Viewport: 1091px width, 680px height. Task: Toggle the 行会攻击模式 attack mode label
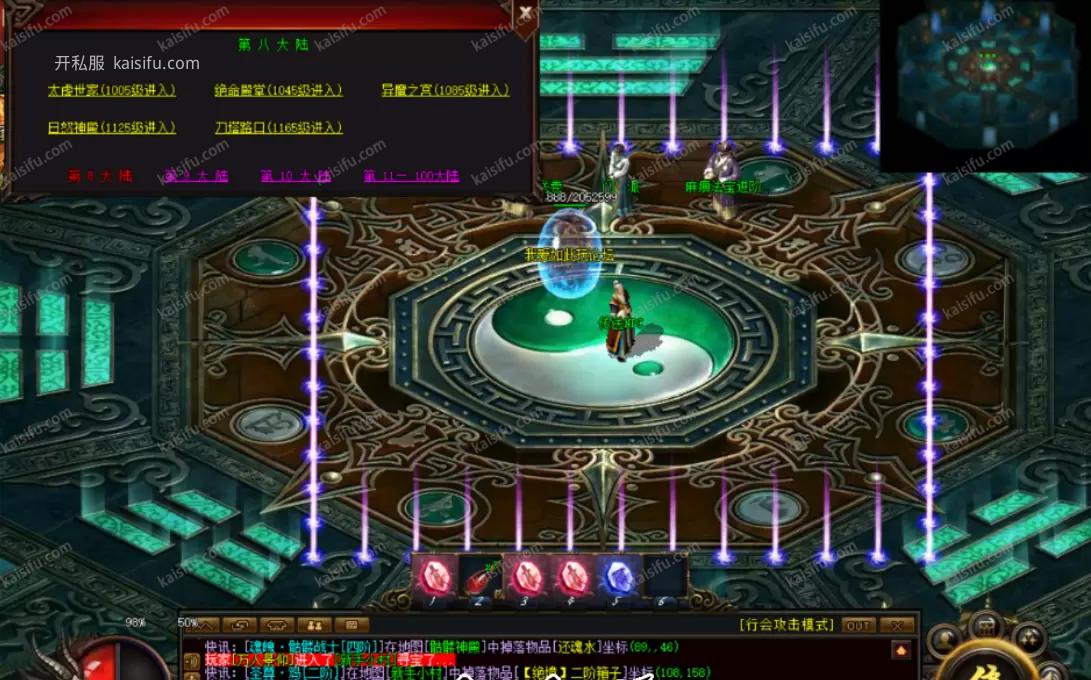(x=786, y=625)
